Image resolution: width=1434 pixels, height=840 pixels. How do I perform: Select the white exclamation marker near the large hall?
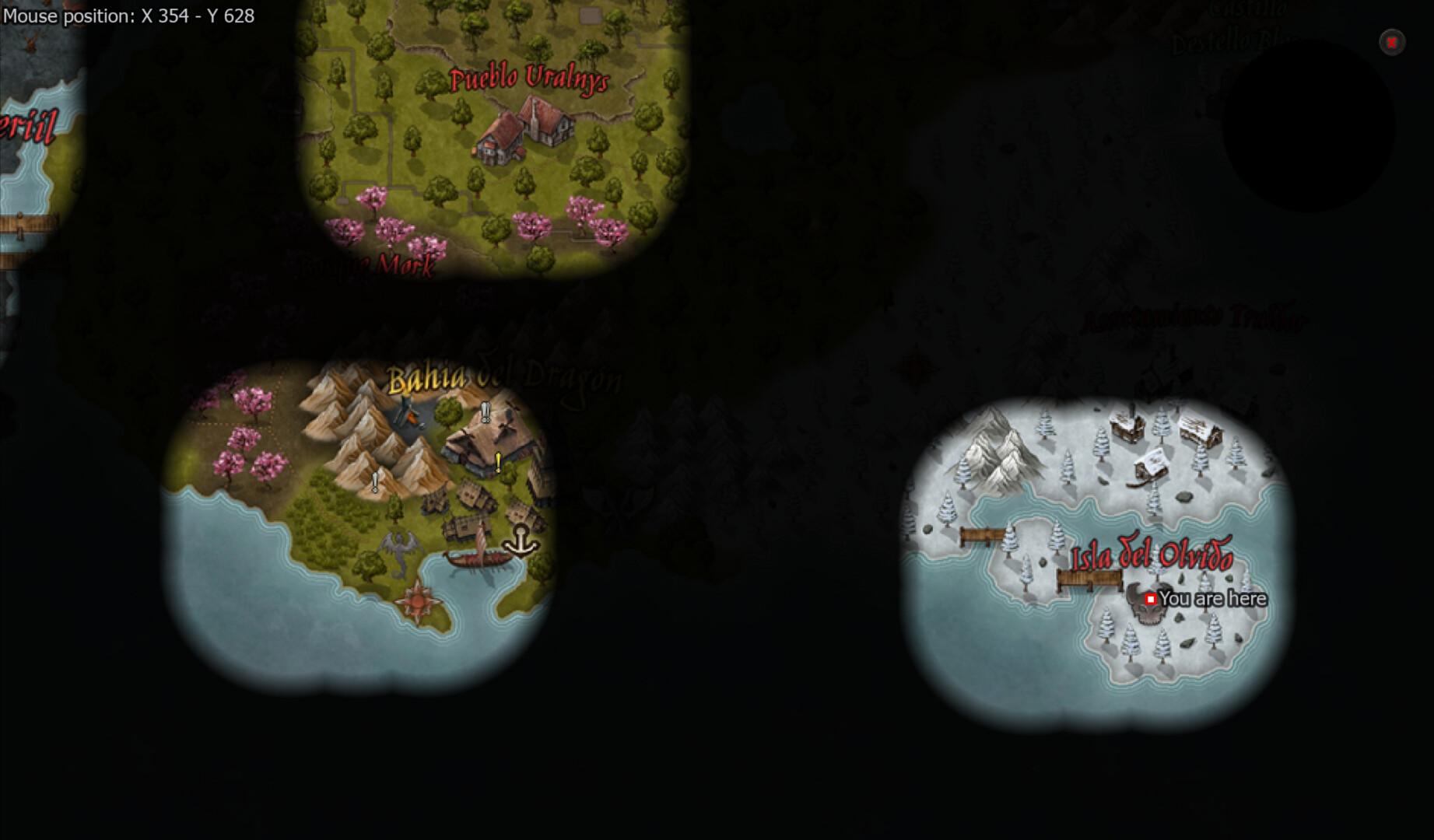[x=486, y=411]
